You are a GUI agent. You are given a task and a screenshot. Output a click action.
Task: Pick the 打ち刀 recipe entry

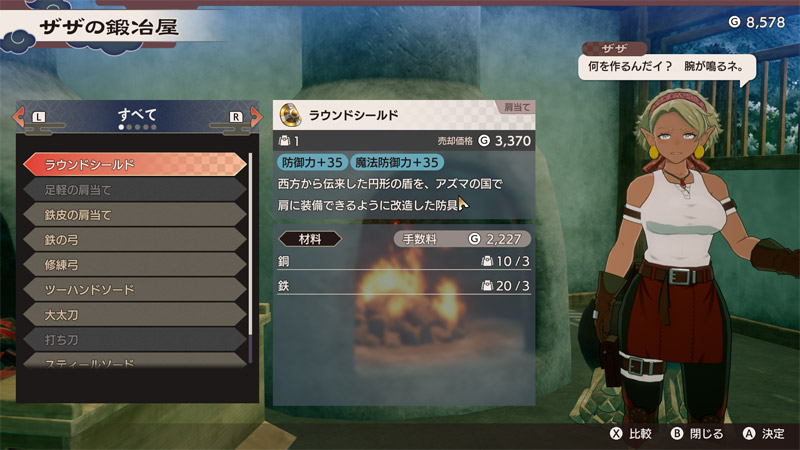tap(133, 339)
